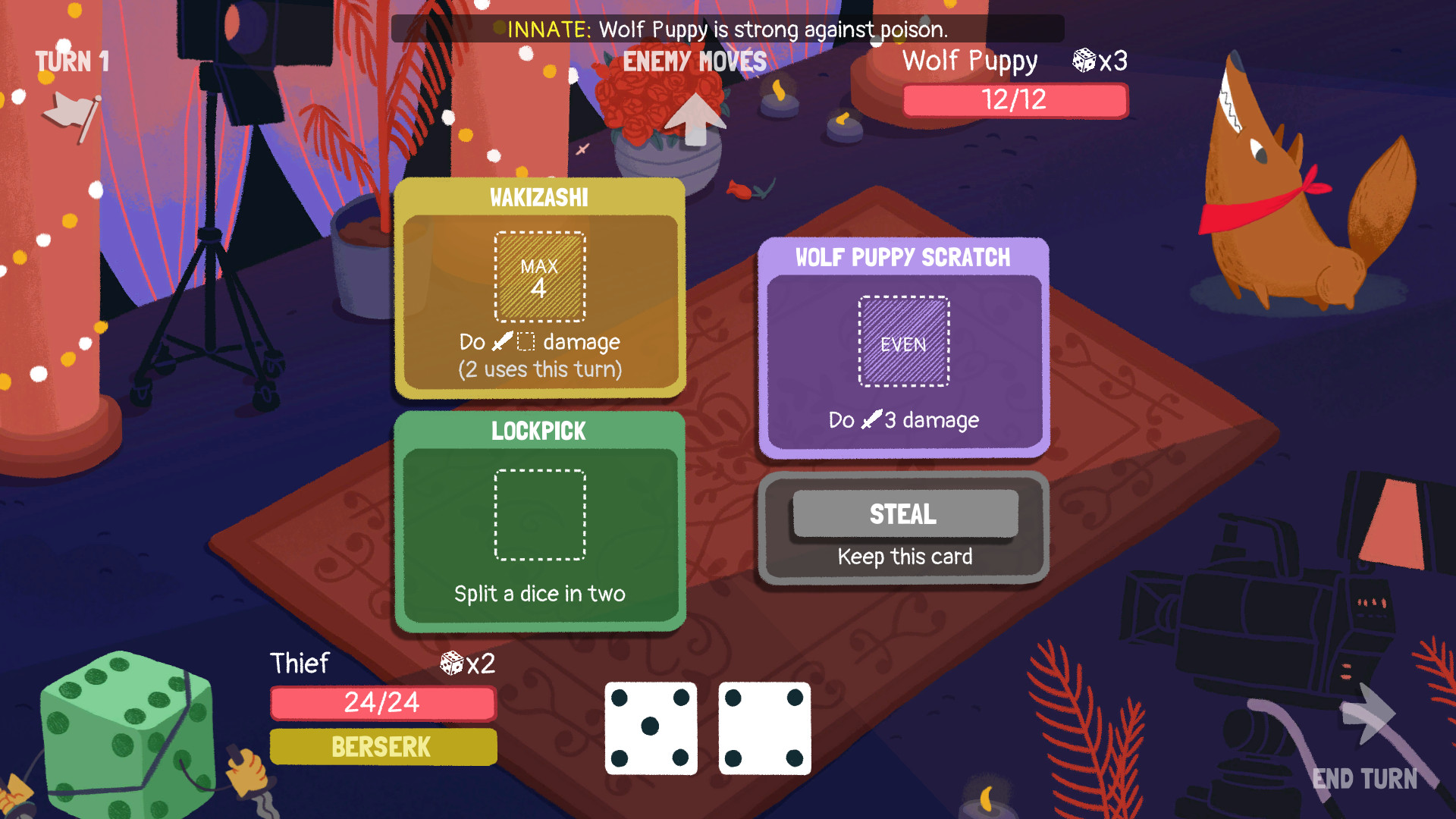Click the sword icon on Wolf Puppy Scratch
This screenshot has width=1456, height=819.
(x=869, y=419)
